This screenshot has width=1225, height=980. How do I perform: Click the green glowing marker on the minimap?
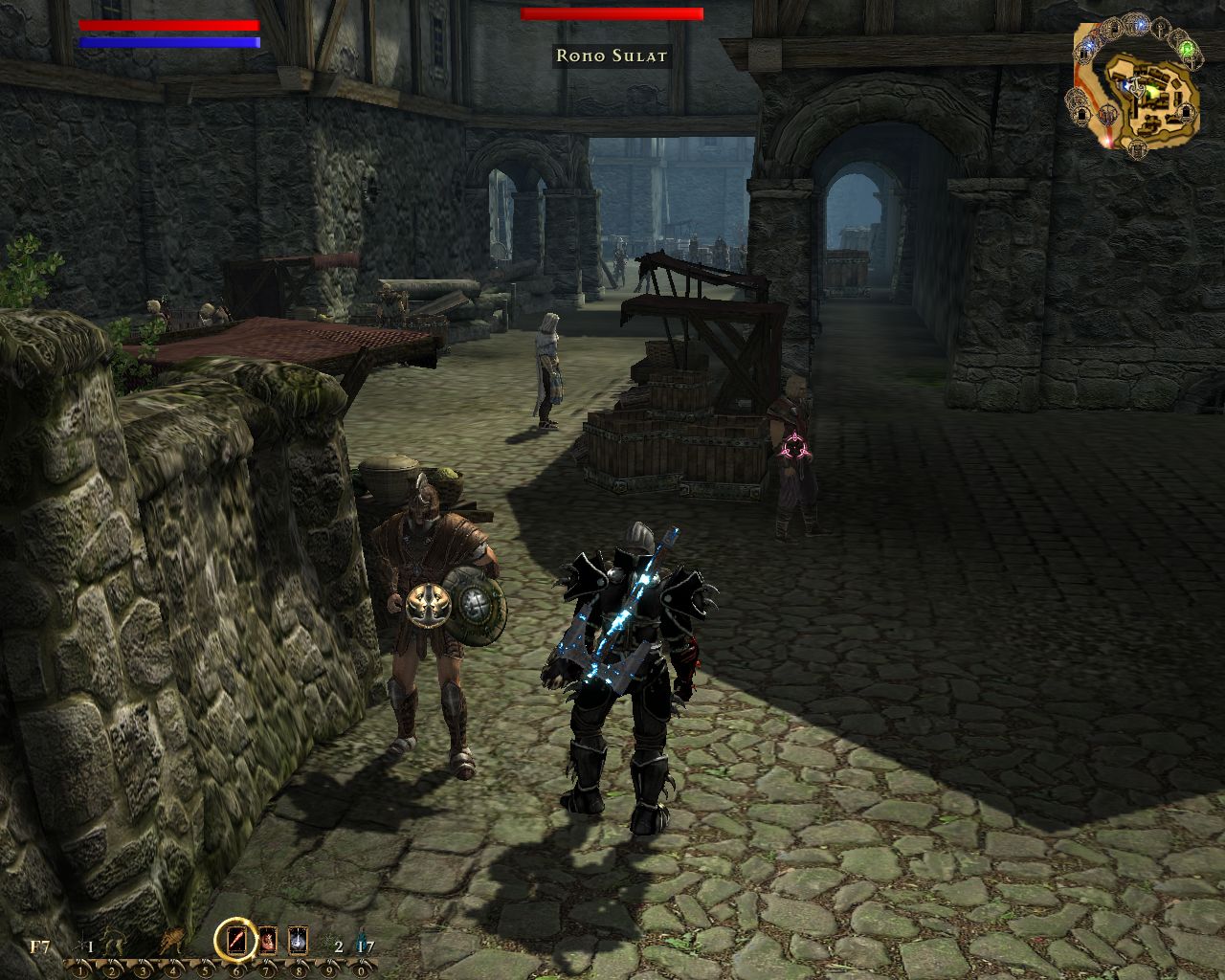point(1187,49)
